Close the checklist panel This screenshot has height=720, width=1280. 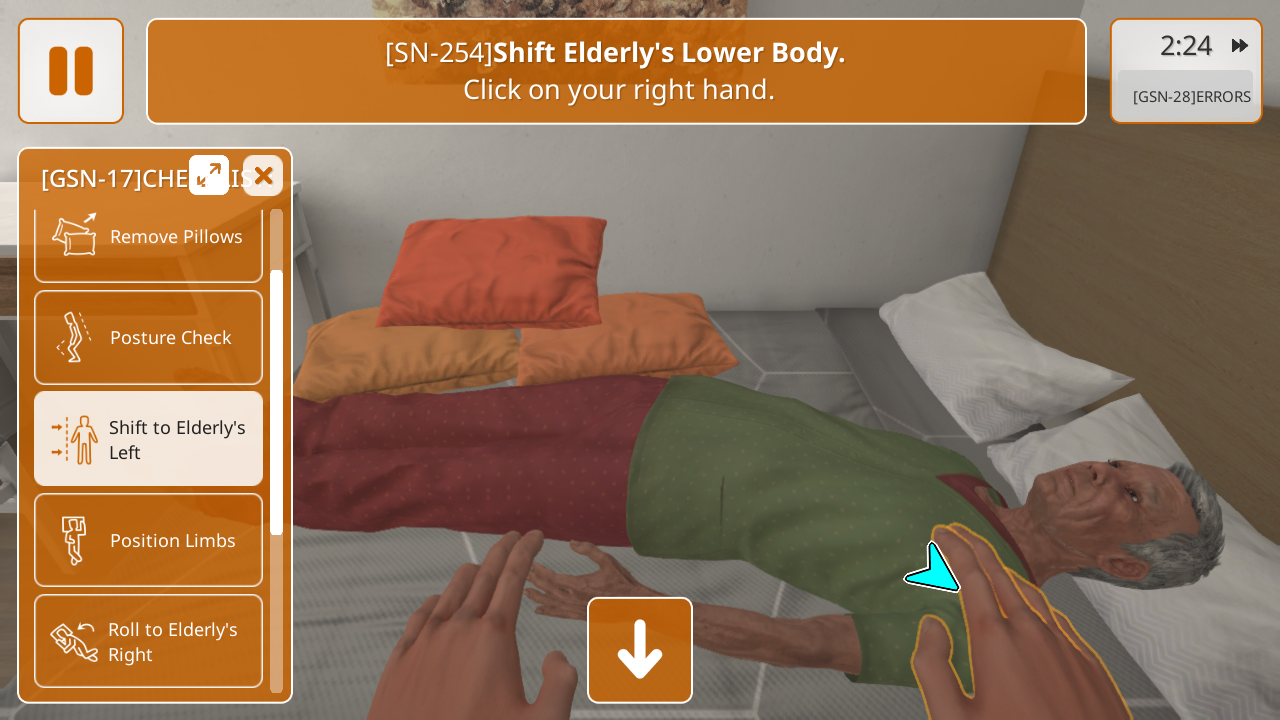pos(263,176)
